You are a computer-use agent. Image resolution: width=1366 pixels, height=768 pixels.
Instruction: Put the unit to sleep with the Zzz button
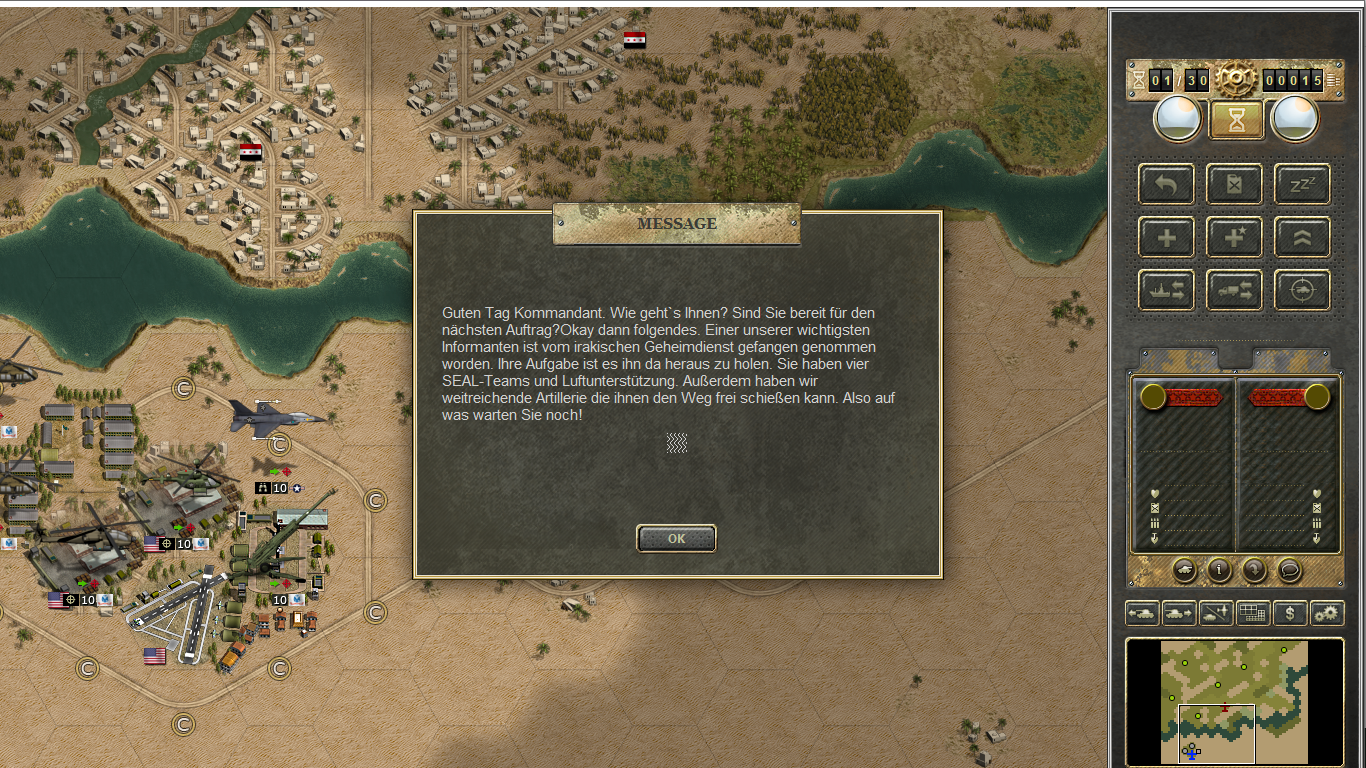[1301, 184]
